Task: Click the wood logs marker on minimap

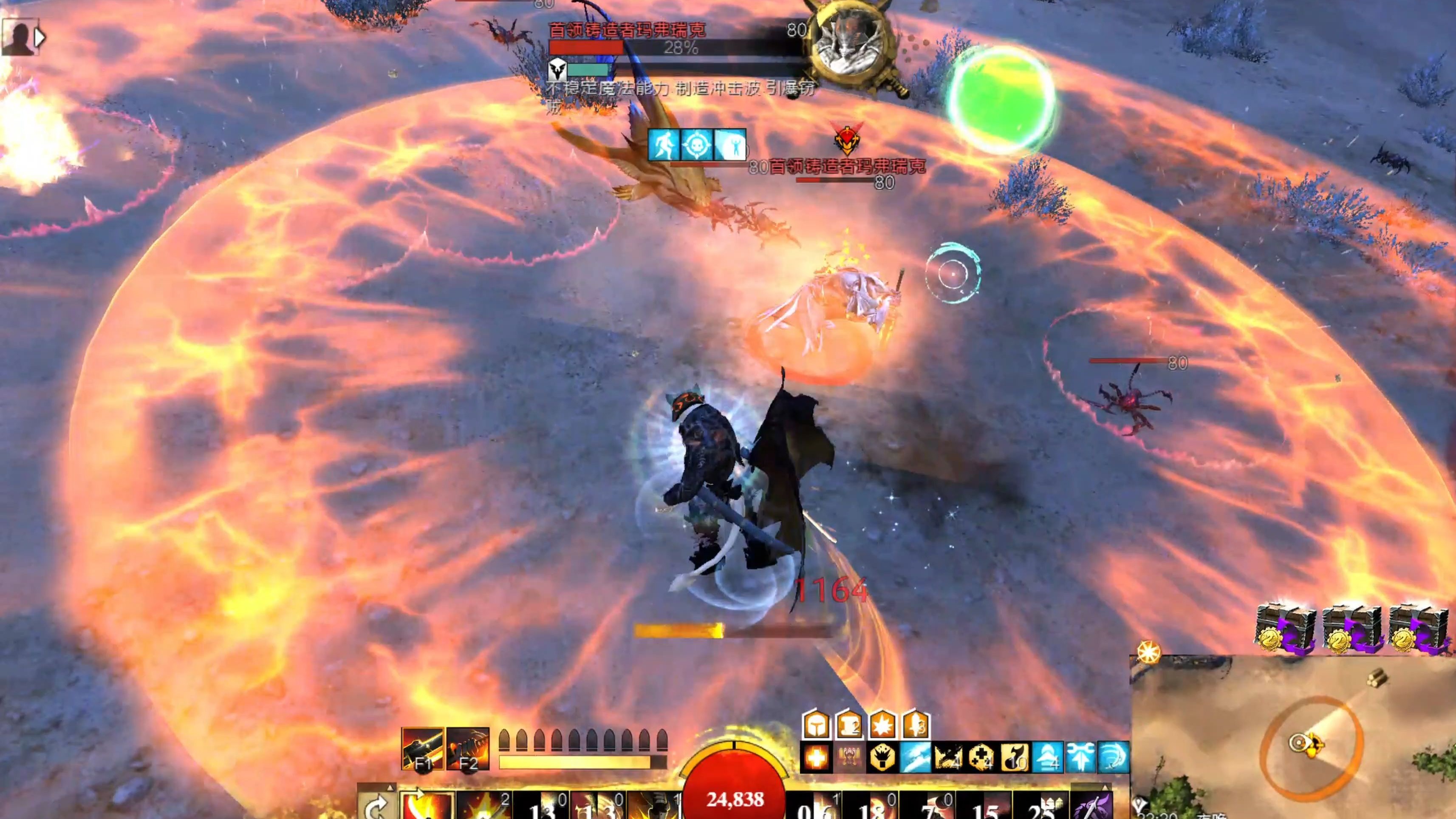Action: [x=1377, y=677]
